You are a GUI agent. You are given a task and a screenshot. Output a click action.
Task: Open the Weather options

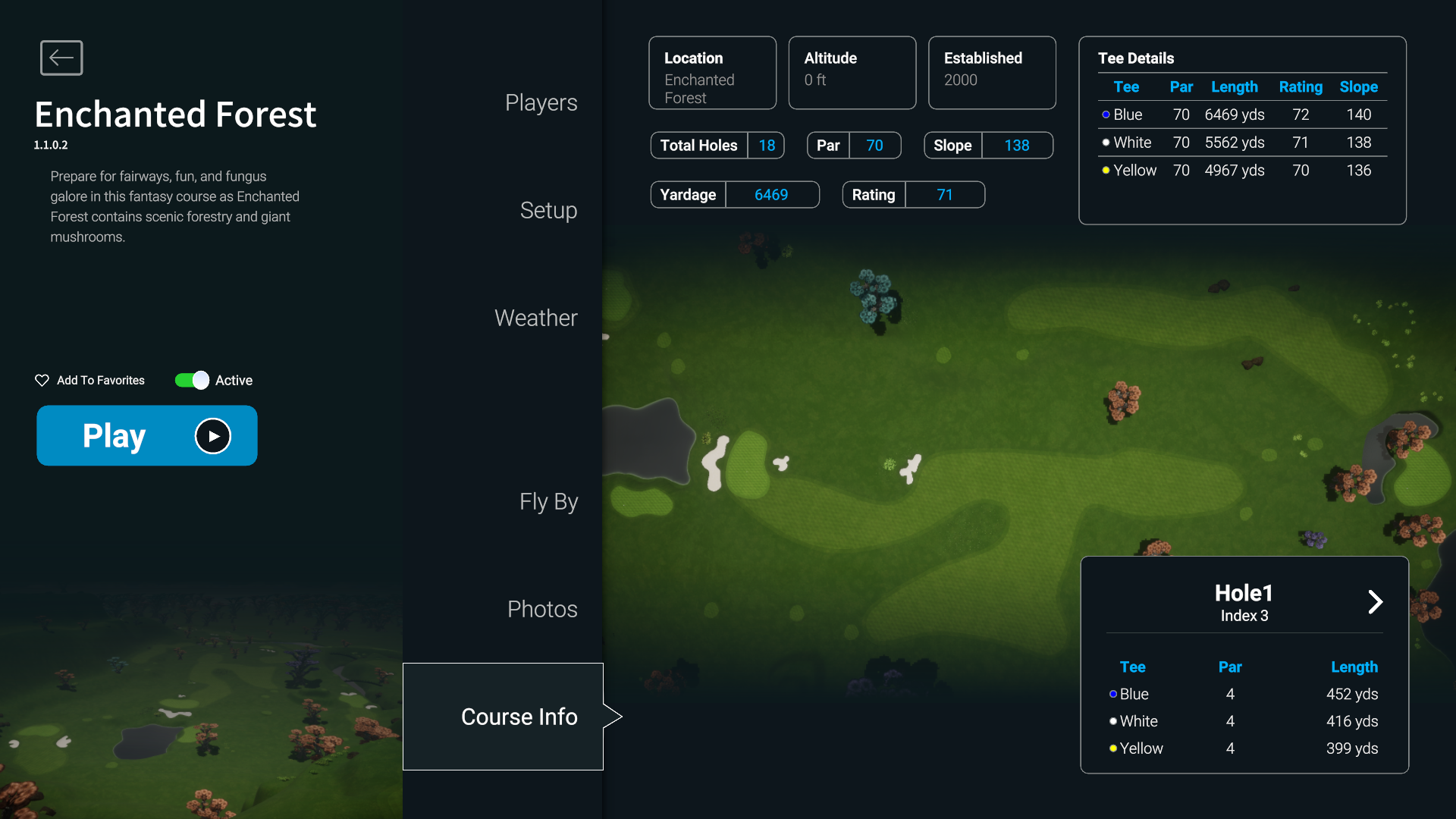click(535, 318)
